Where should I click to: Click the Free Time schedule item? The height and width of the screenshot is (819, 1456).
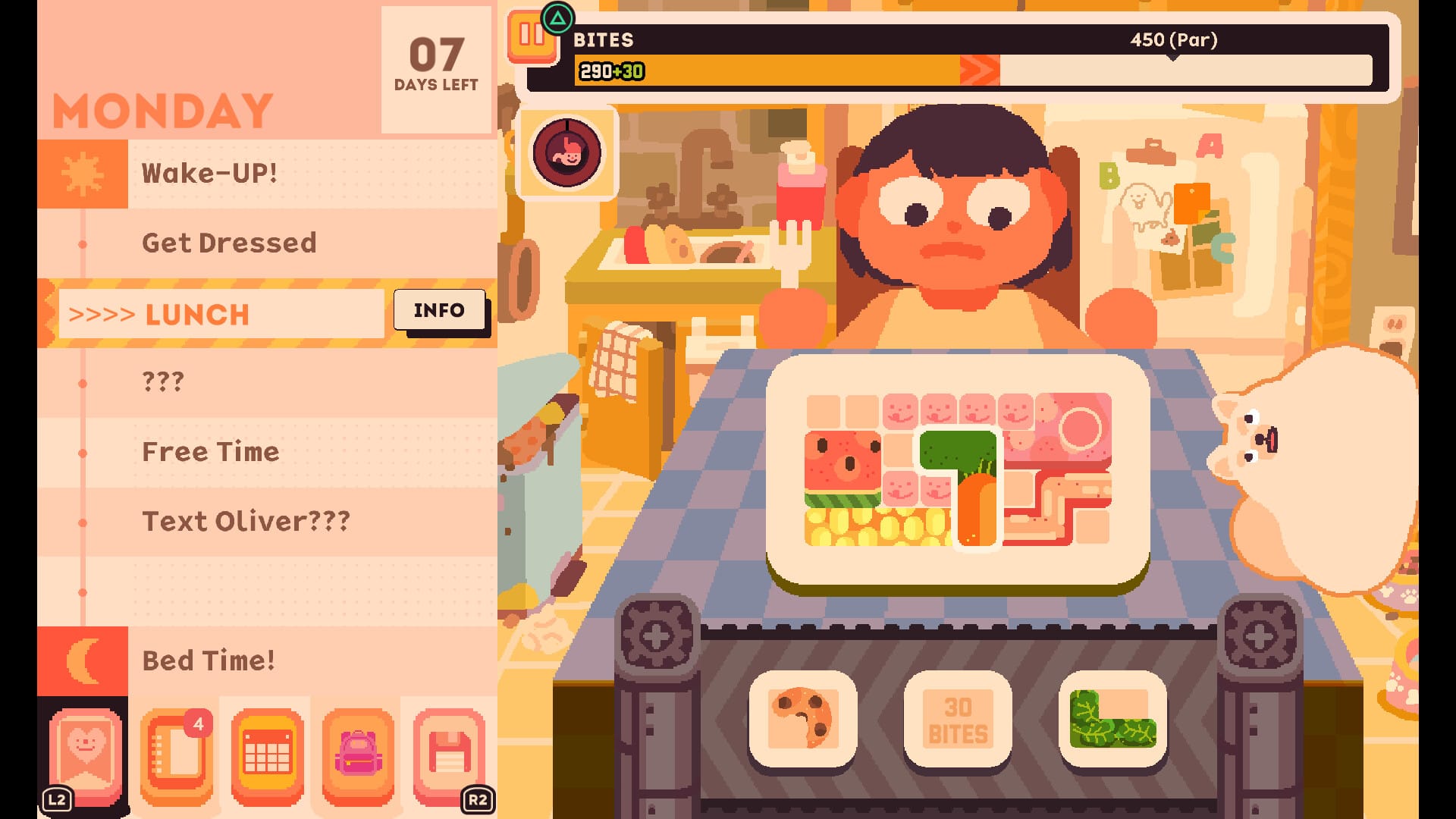pyautogui.click(x=210, y=452)
